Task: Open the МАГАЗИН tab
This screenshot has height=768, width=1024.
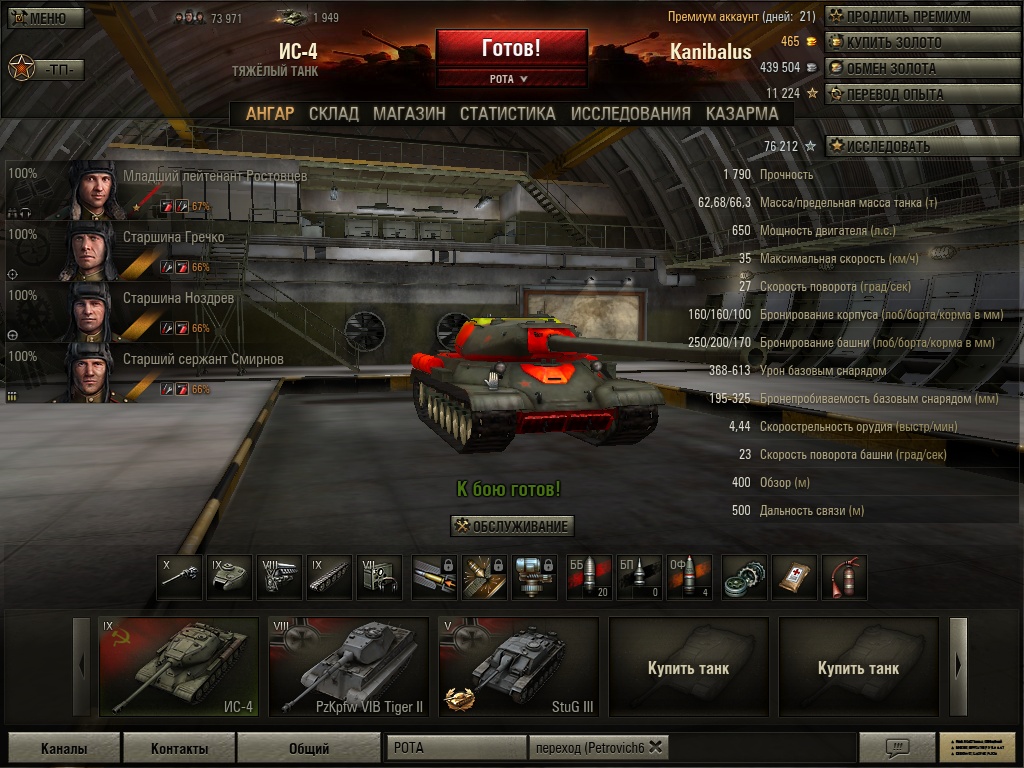Action: coord(409,114)
